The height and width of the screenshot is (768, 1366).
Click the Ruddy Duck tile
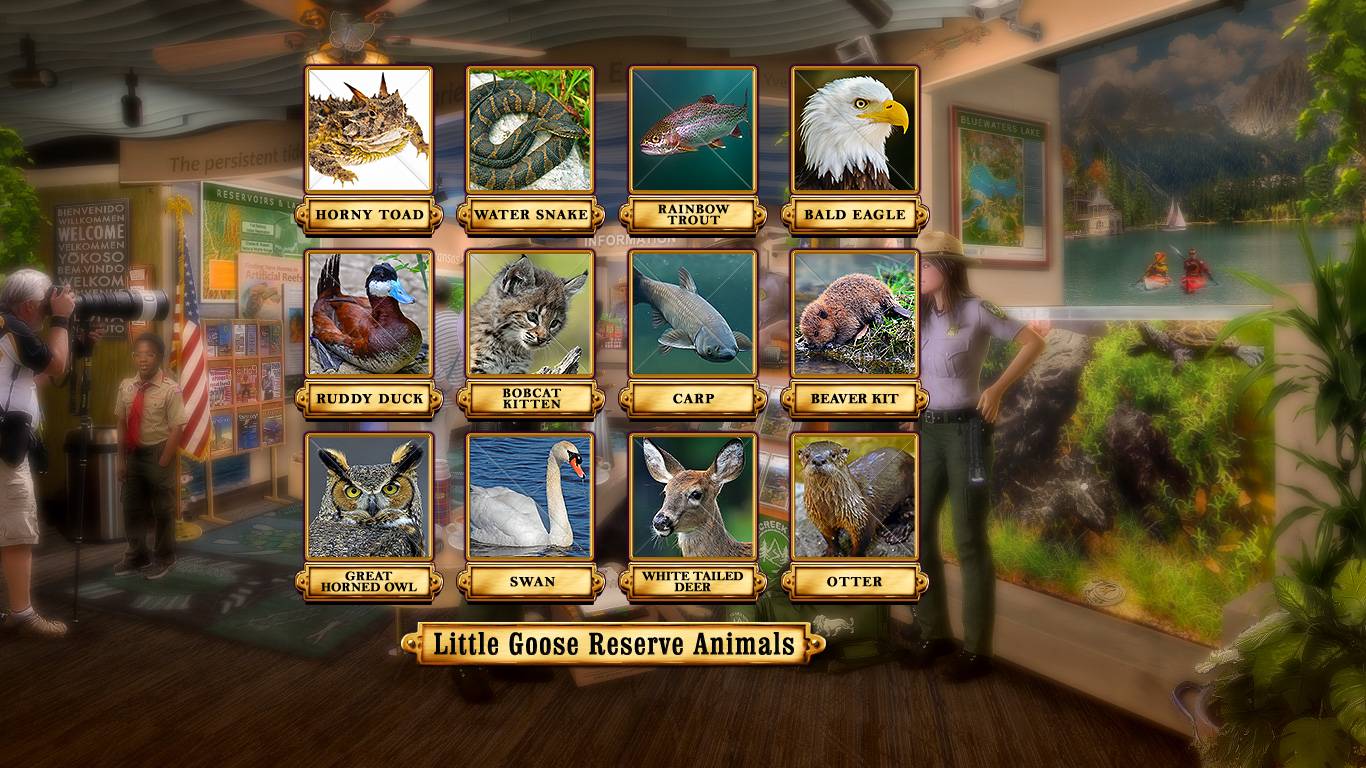[x=369, y=313]
